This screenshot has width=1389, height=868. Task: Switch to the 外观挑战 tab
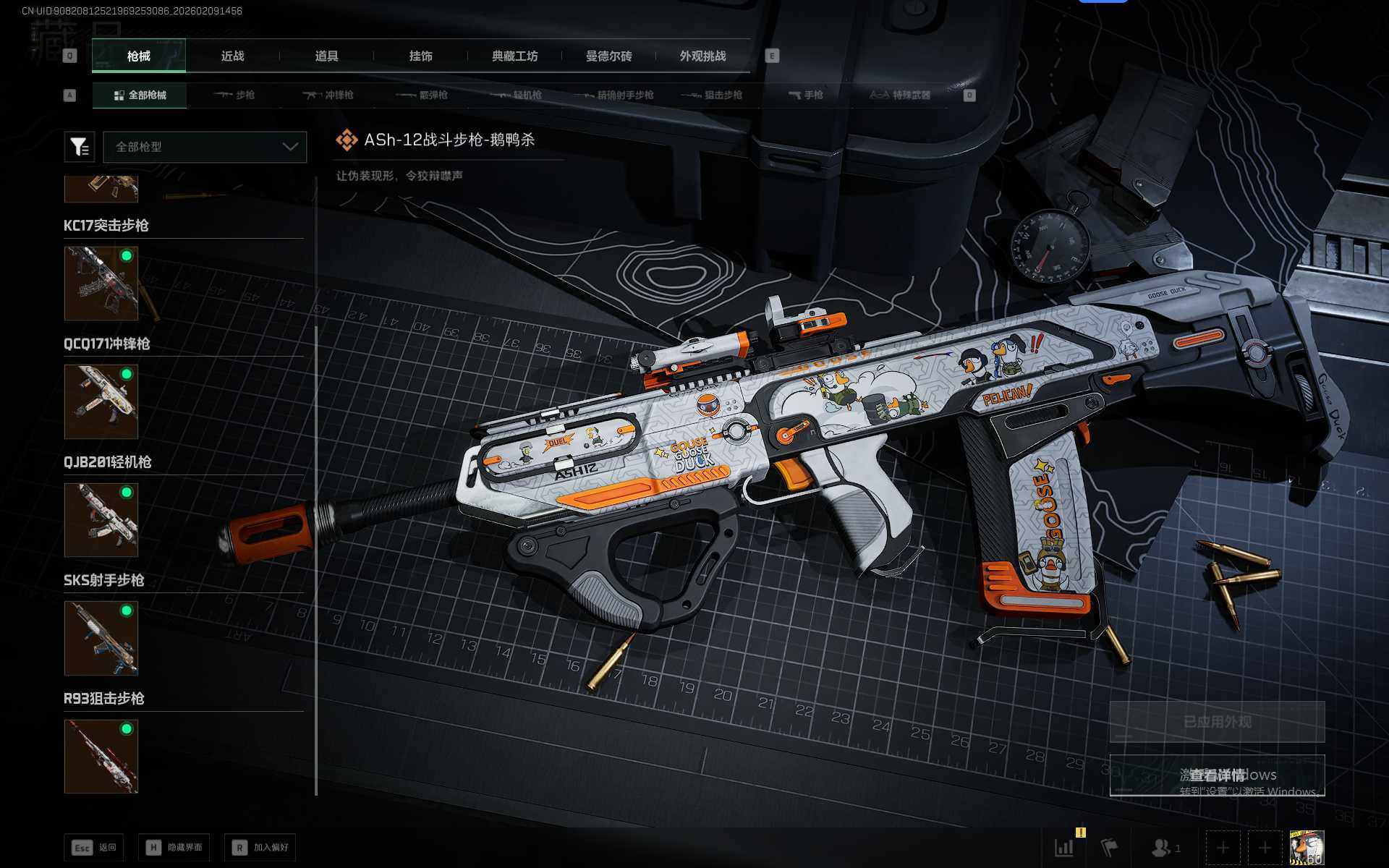pos(702,56)
